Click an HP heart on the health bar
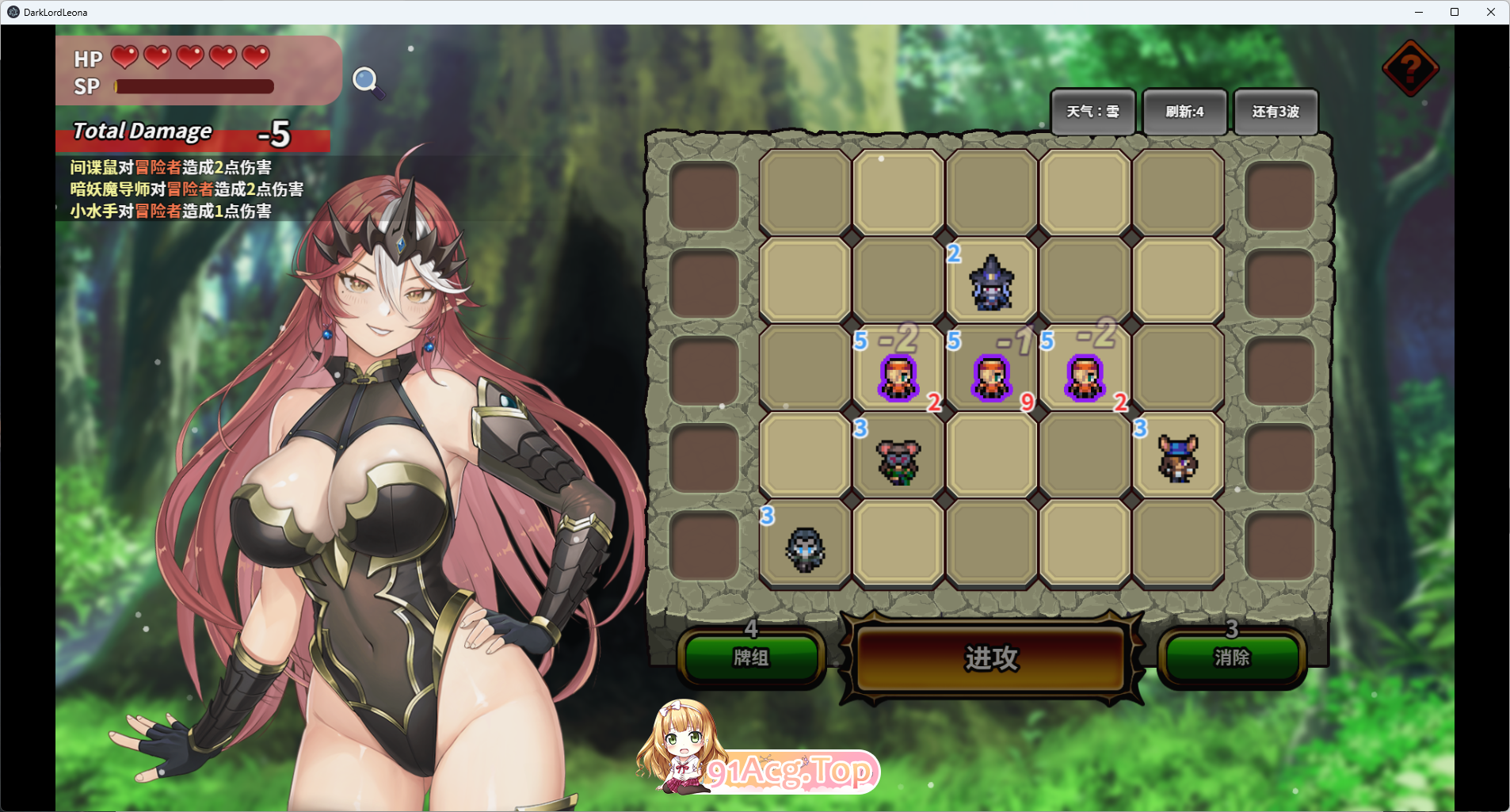 point(123,58)
